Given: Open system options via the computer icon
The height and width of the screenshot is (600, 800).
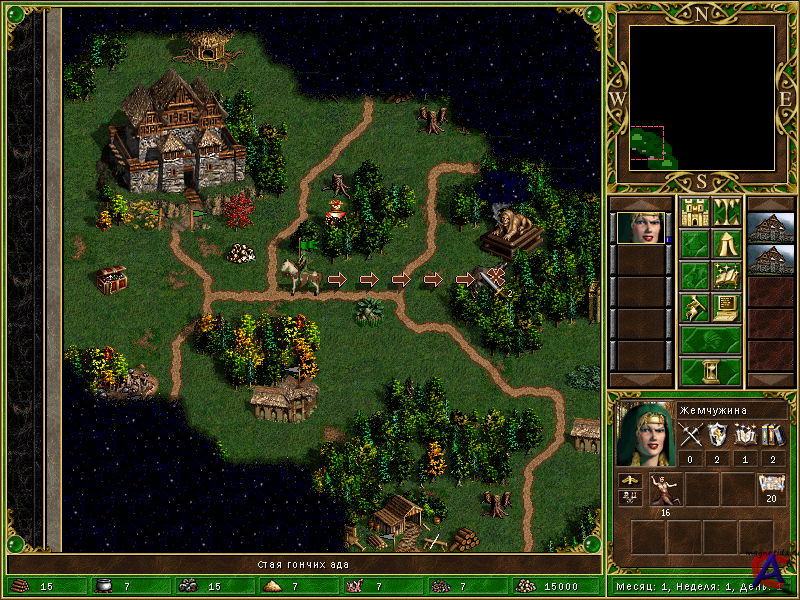Looking at the screenshot, I should click(x=726, y=308).
